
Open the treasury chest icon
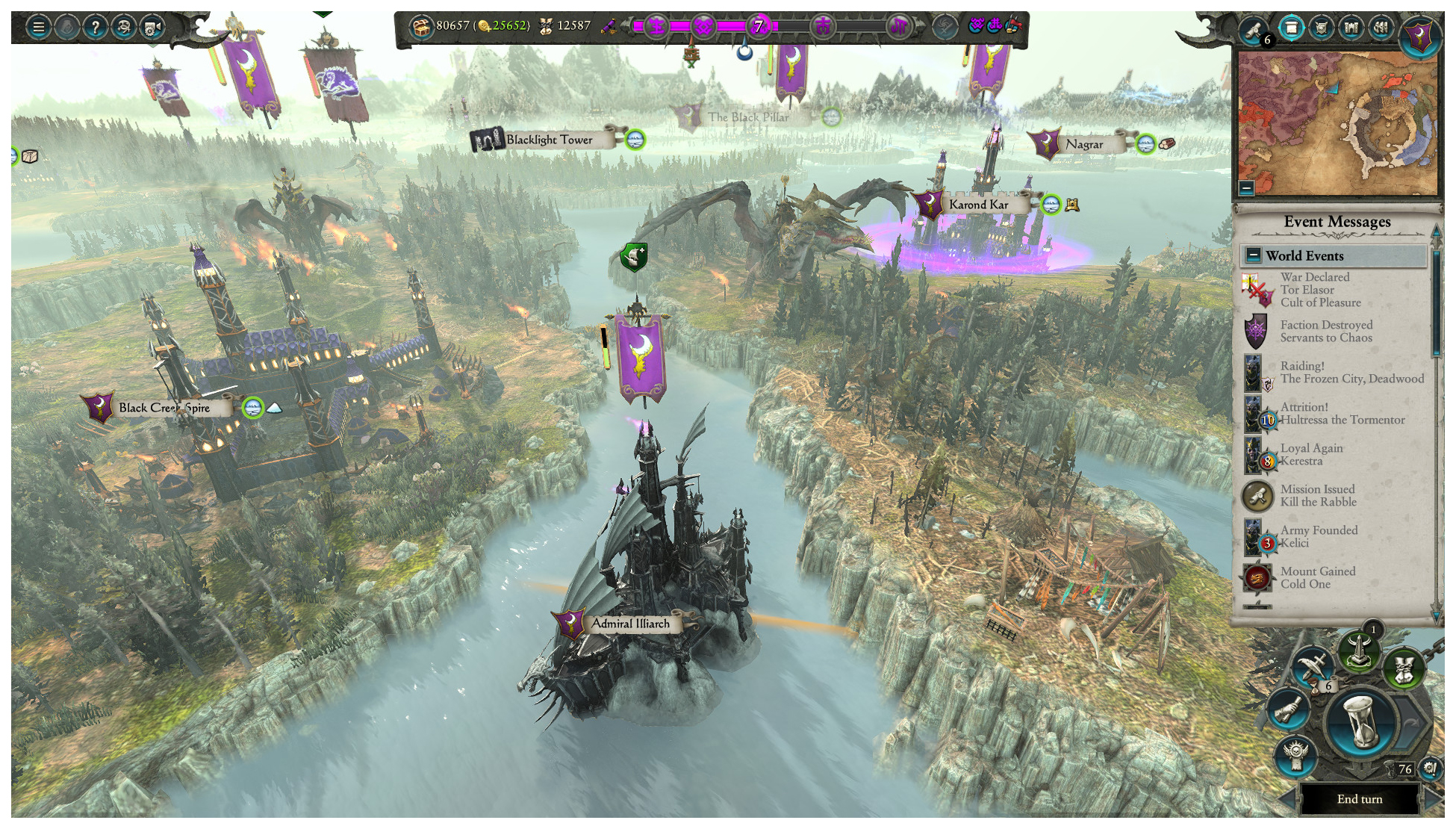(421, 27)
